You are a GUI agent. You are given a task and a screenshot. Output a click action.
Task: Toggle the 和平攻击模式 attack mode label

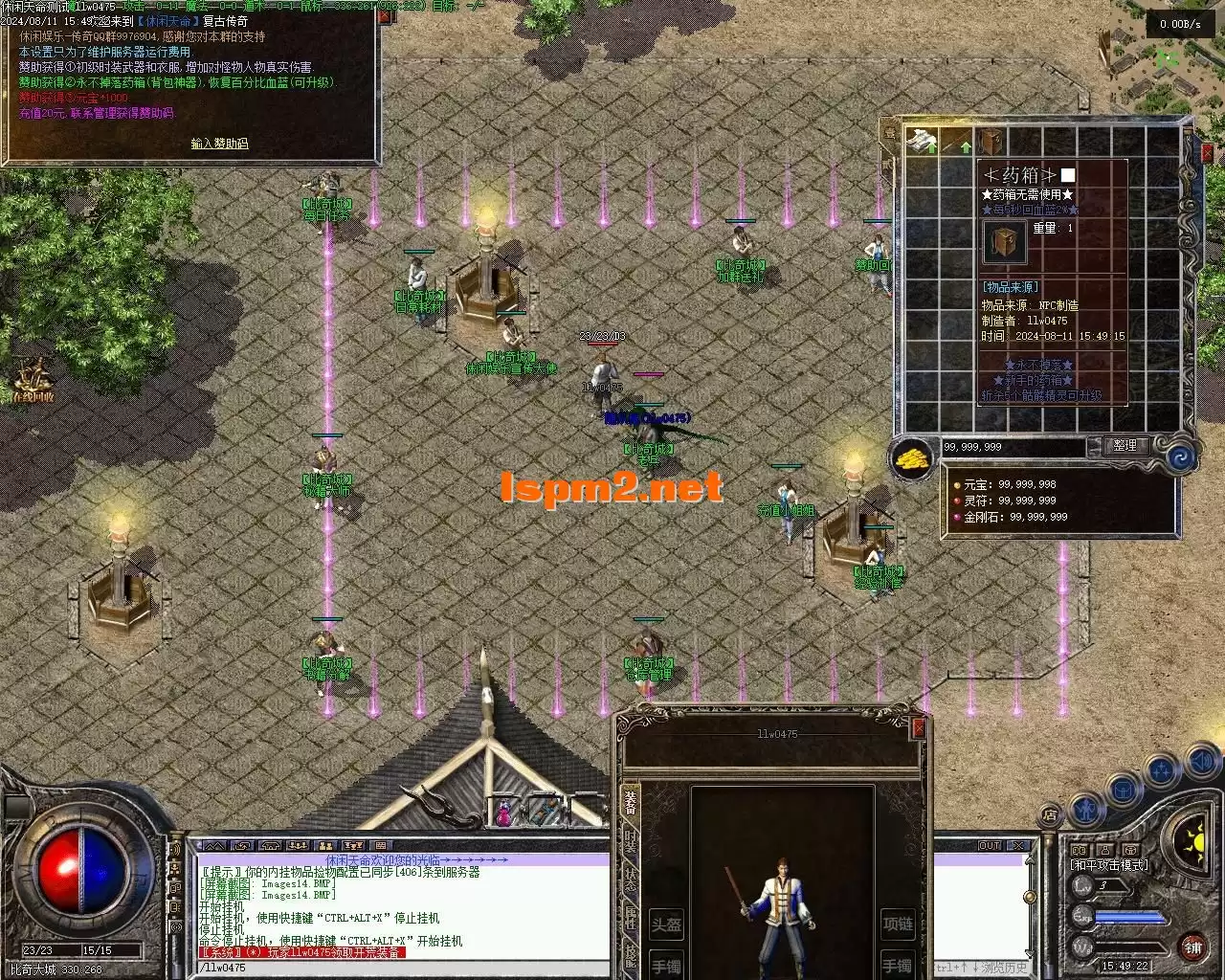1108,865
